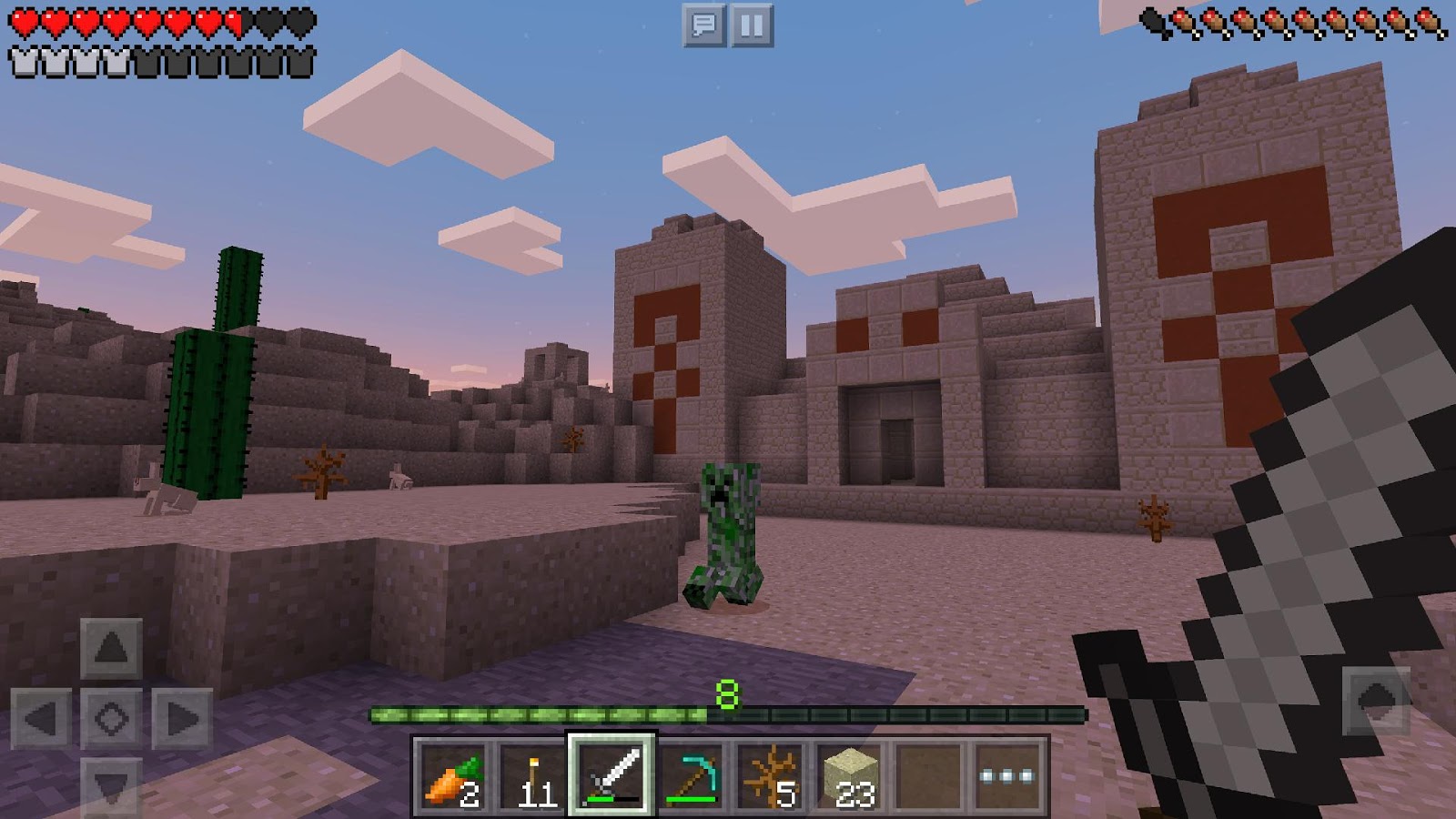This screenshot has height=819, width=1456.
Task: Toggle sneak with the center diamond control
Action: pyautogui.click(x=111, y=717)
